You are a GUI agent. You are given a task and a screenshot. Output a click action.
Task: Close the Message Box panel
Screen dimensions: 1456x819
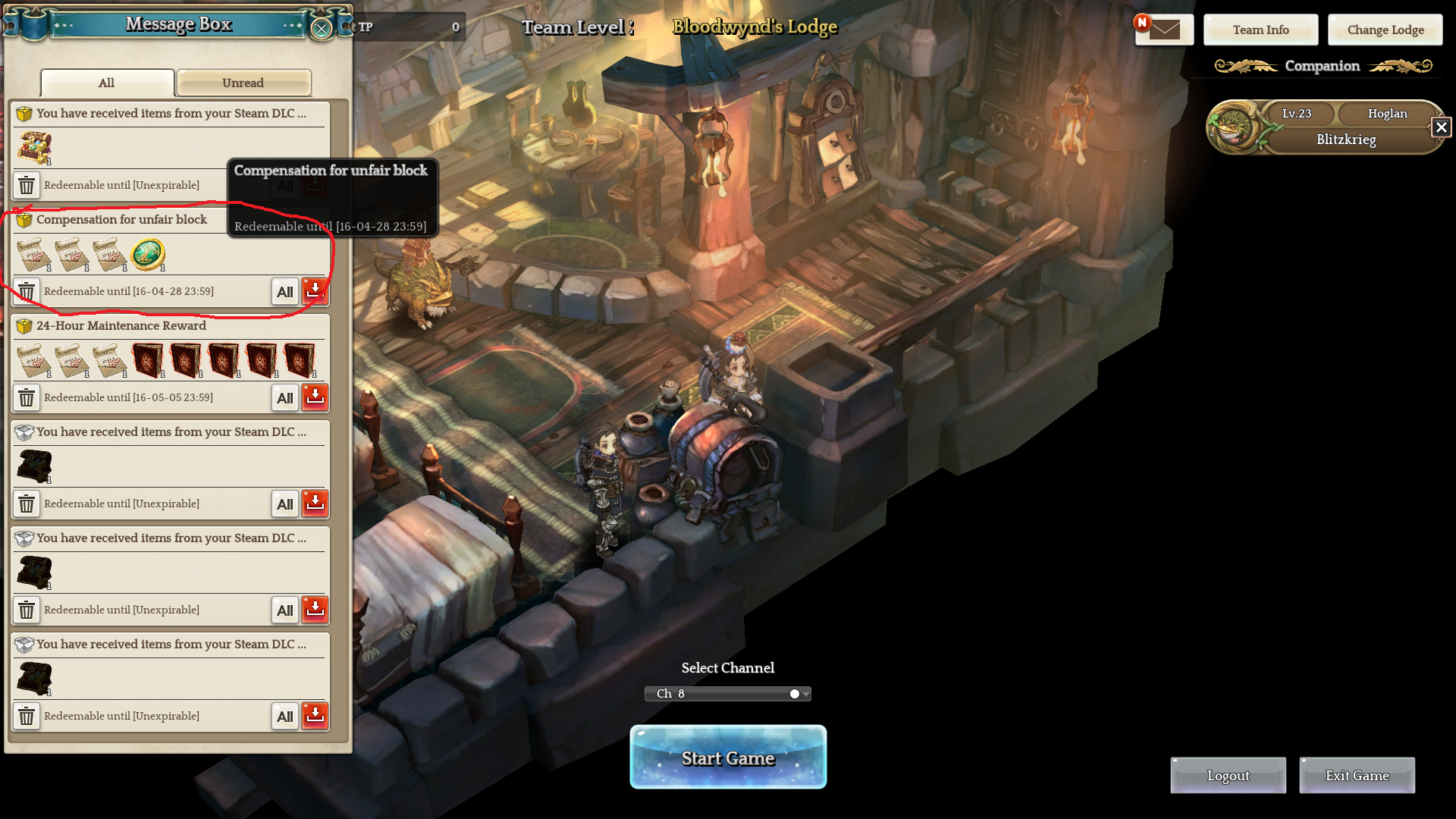pos(322,29)
